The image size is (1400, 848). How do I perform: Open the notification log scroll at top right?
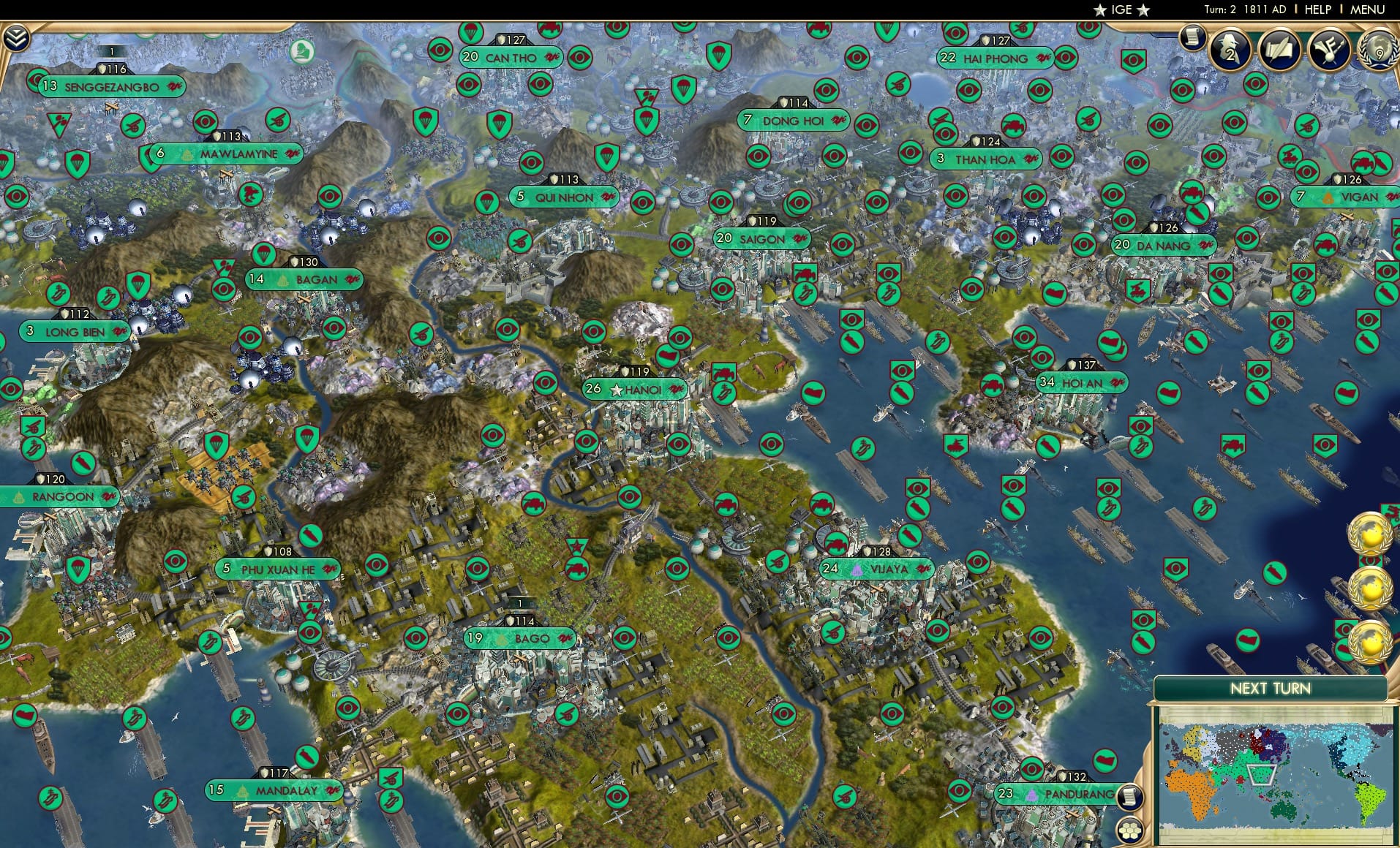pos(1193,37)
